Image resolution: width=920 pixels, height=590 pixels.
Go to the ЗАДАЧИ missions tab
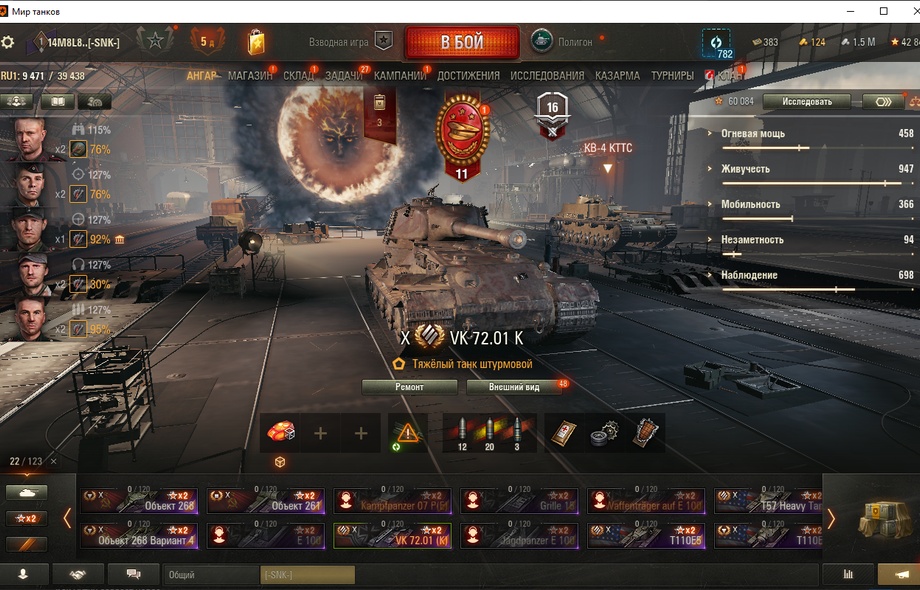point(344,76)
